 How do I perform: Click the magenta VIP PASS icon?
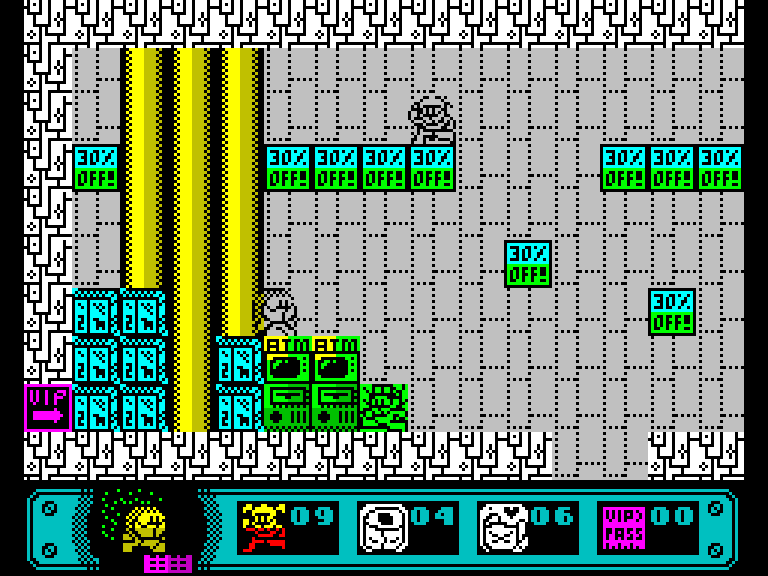tap(622, 527)
